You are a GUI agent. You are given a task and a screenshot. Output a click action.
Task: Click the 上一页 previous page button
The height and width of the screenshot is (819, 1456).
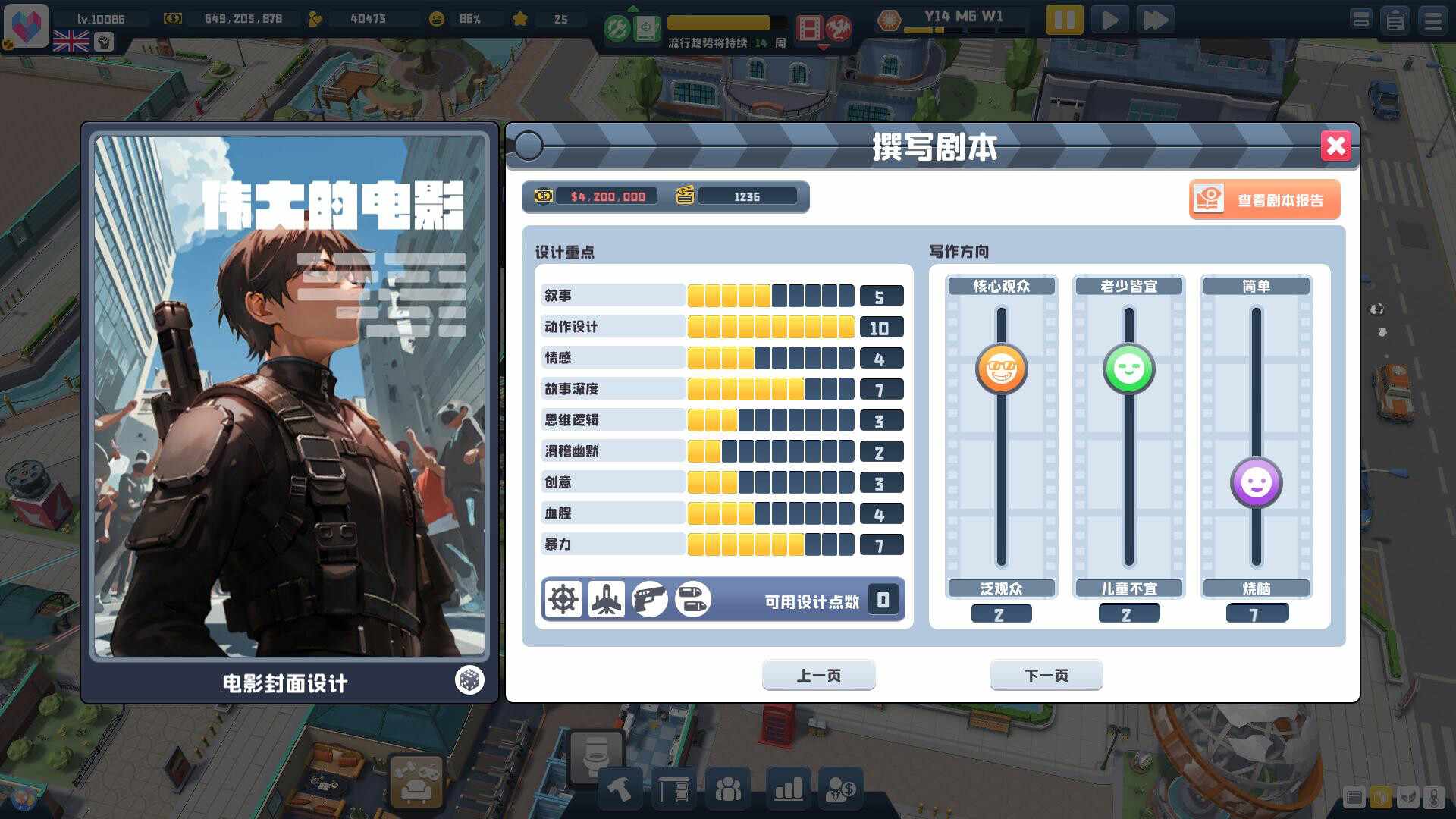click(x=818, y=675)
